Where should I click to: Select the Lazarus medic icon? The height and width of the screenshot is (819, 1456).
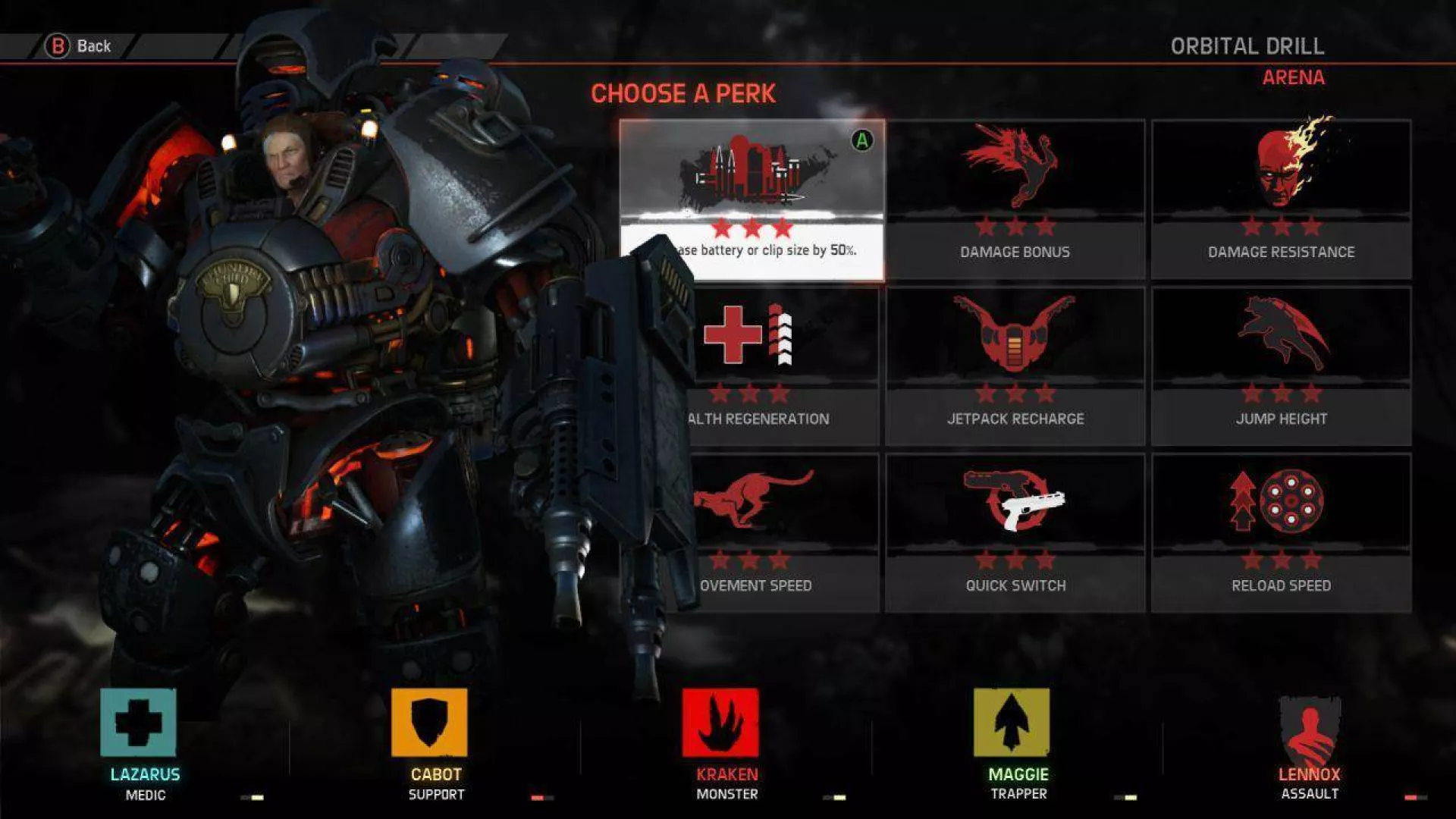(138, 723)
